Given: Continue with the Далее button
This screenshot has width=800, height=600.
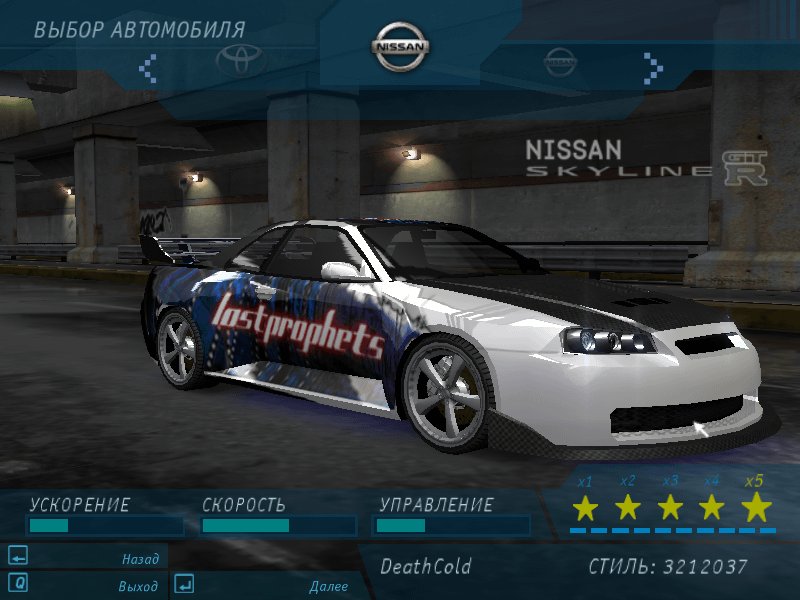Looking at the screenshot, I should point(266,585).
